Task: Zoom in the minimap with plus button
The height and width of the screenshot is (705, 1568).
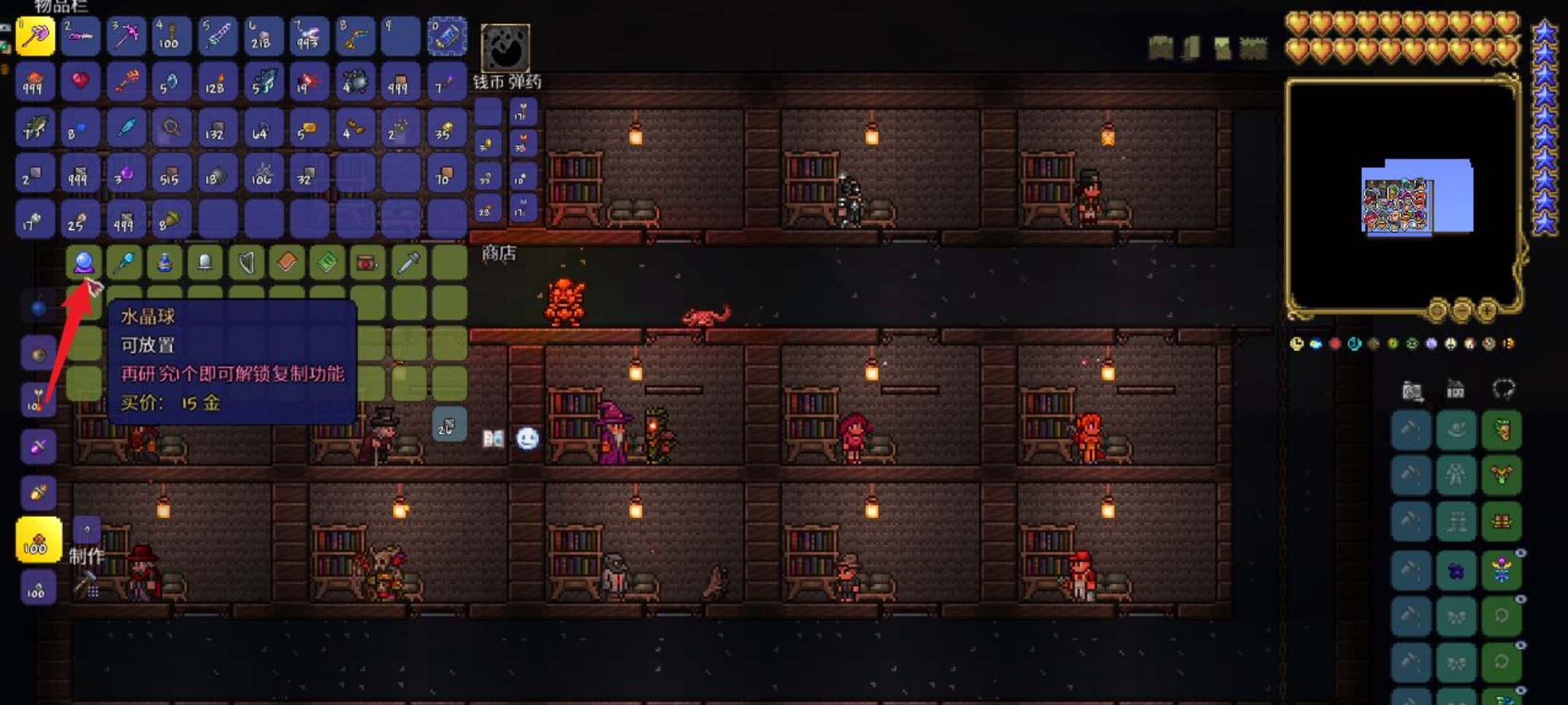Action: [1486, 312]
